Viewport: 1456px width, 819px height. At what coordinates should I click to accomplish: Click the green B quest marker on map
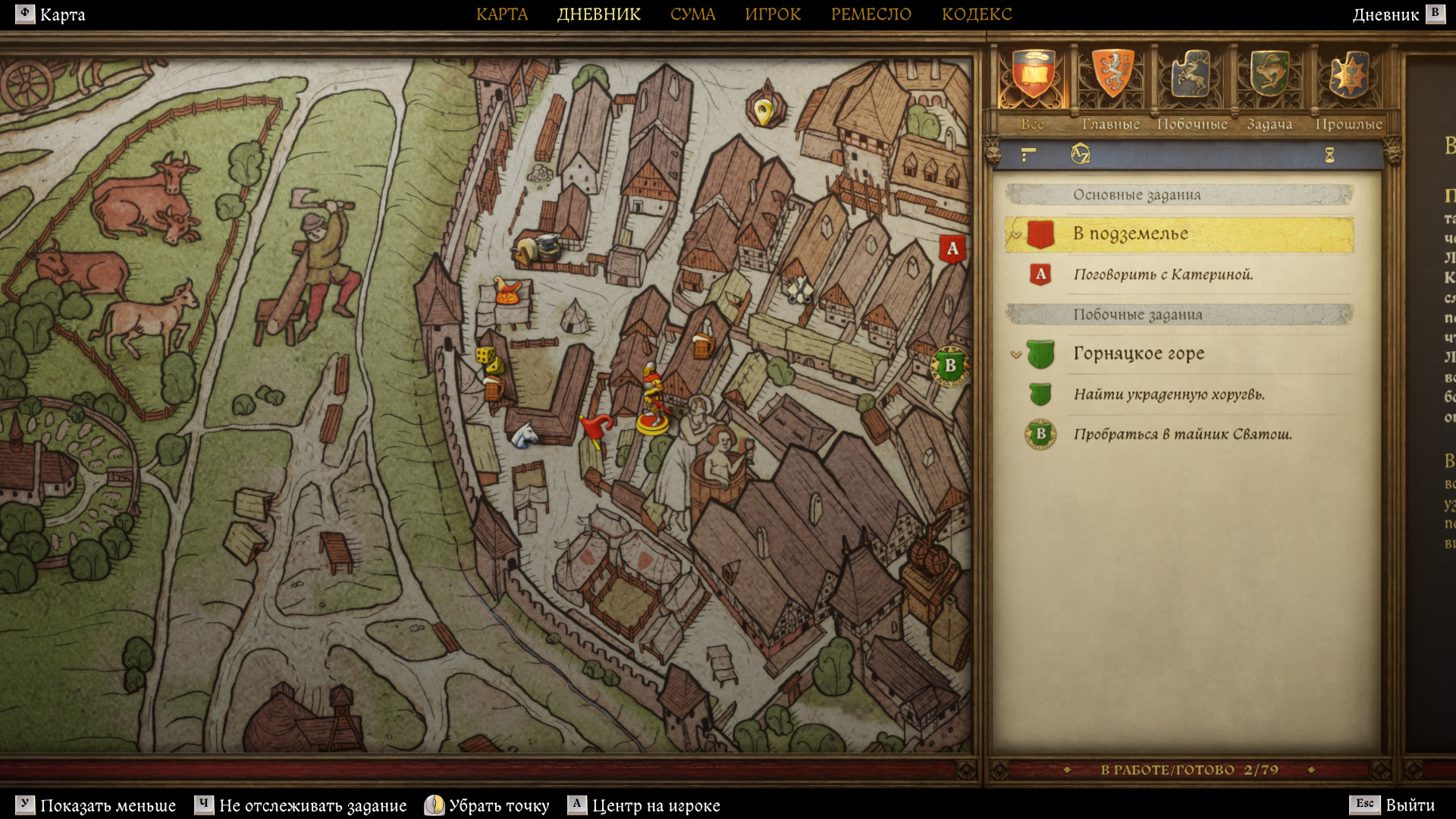[949, 366]
